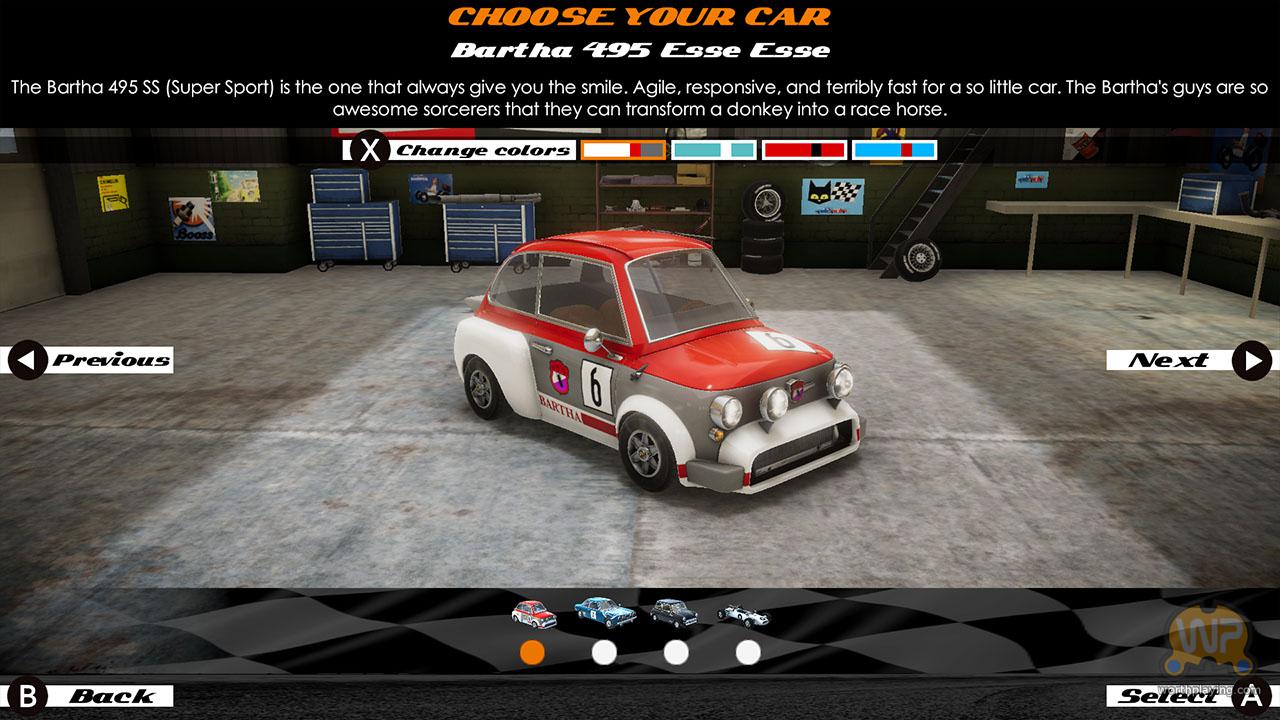Select the light blue and red color scheme

[x=894, y=150]
